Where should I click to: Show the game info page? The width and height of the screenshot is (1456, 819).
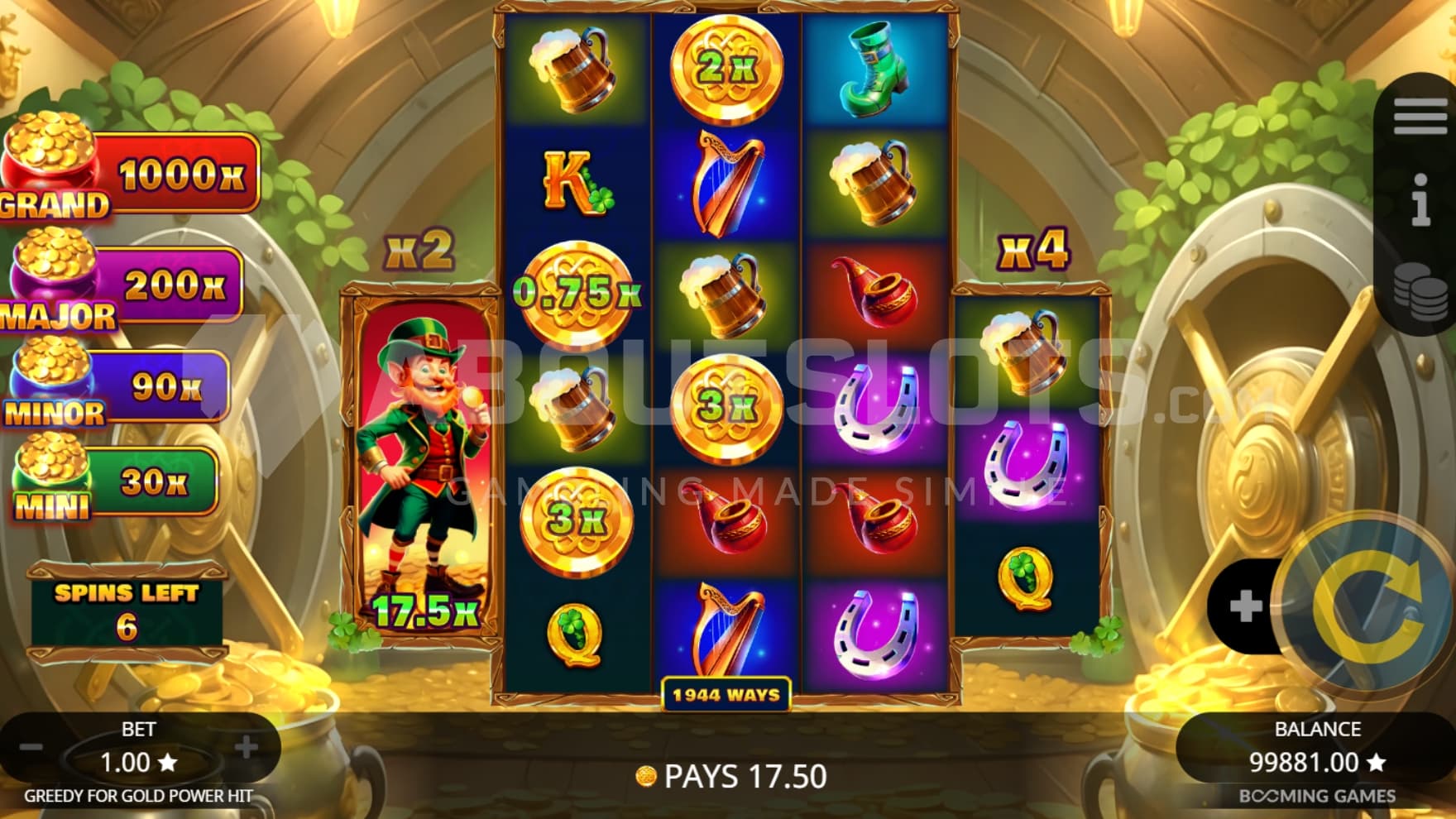point(1420,199)
